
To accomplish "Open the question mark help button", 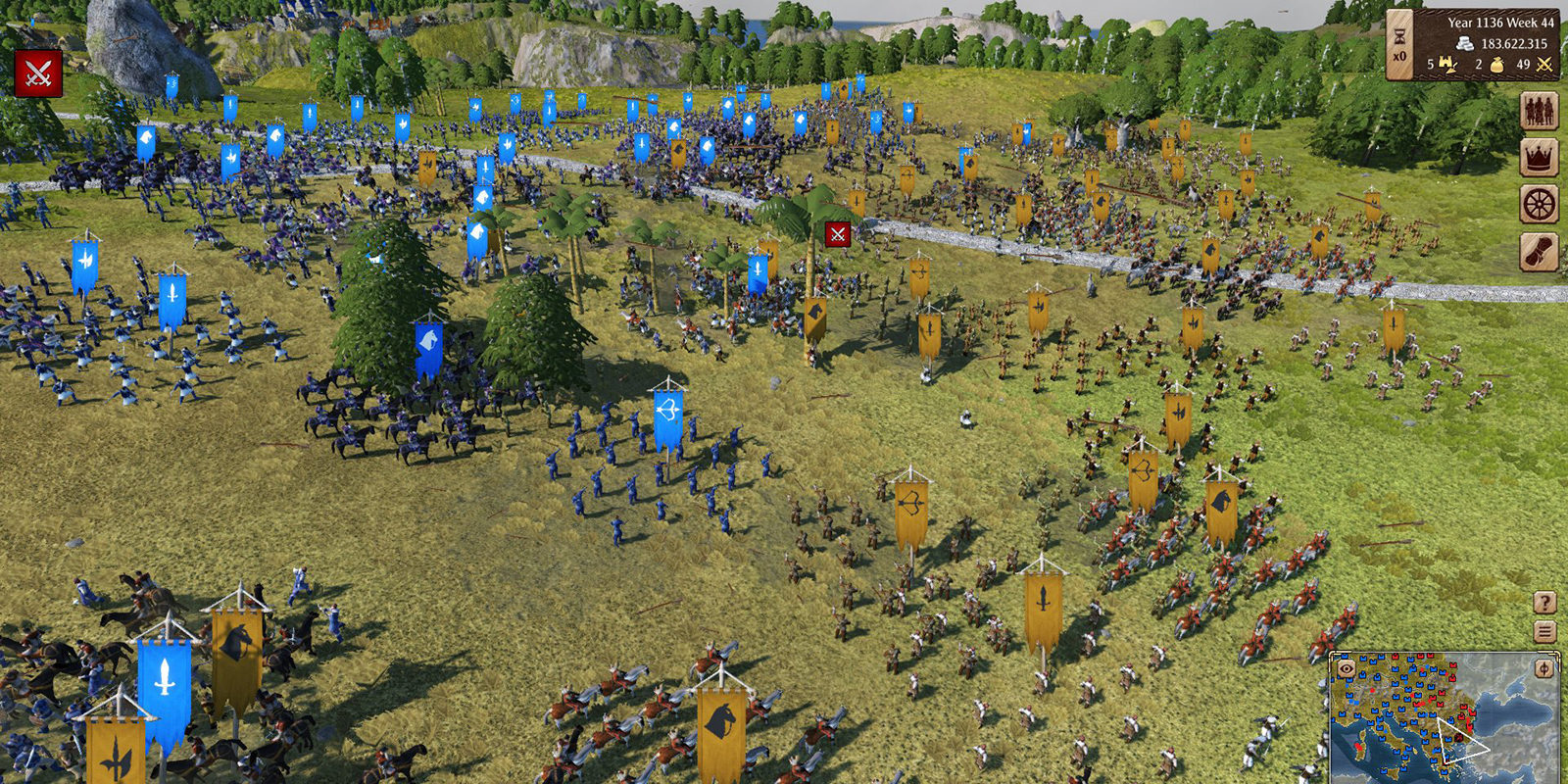I will coord(1544,603).
